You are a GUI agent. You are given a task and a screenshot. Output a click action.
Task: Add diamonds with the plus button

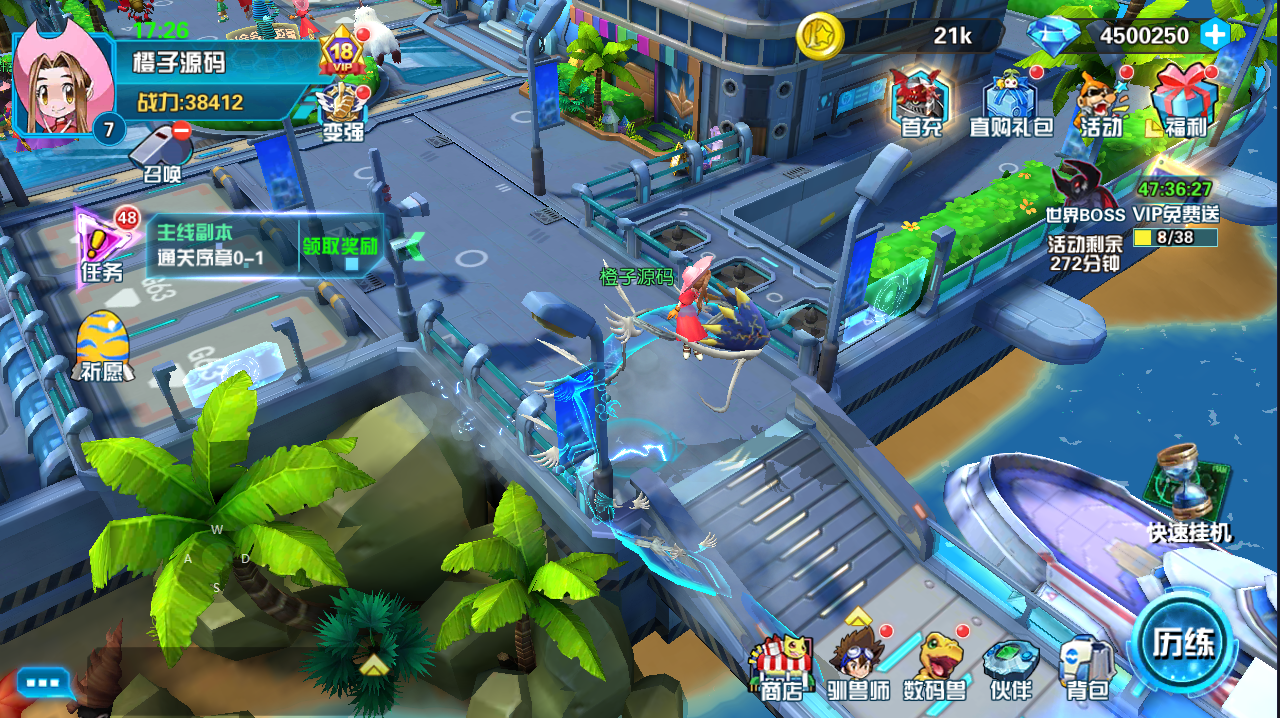(x=1215, y=36)
